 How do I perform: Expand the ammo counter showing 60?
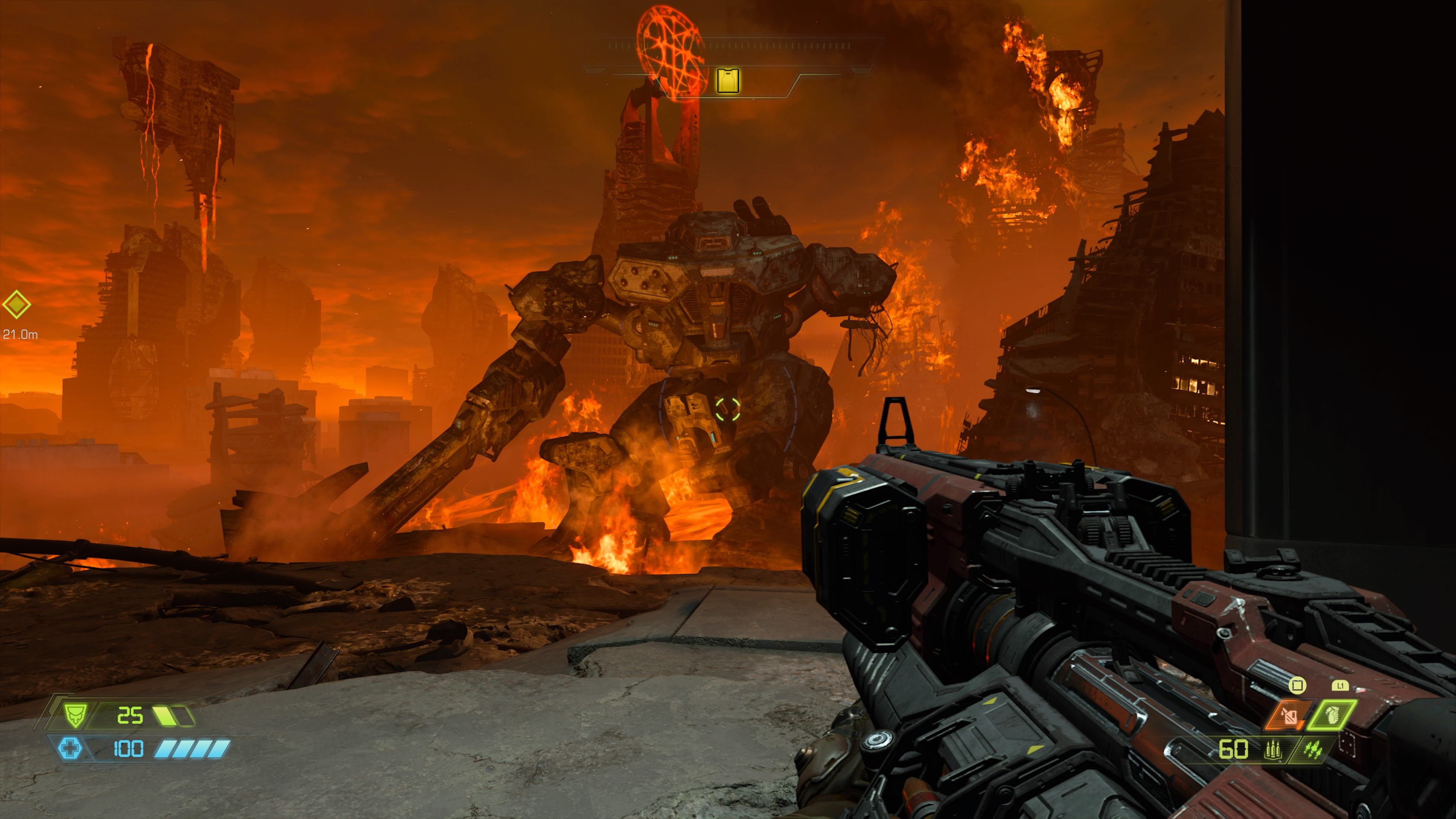(1234, 748)
